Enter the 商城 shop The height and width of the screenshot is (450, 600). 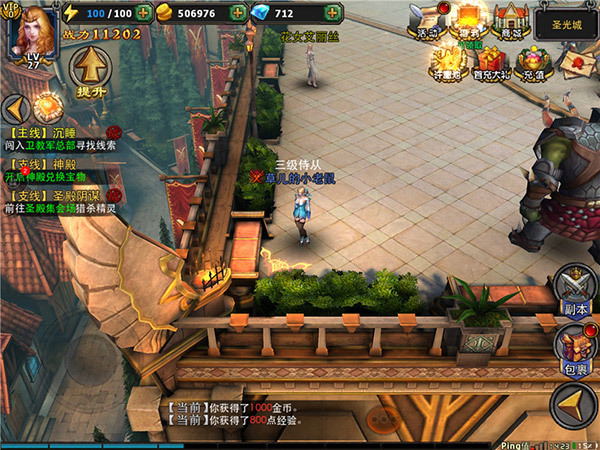pos(512,22)
